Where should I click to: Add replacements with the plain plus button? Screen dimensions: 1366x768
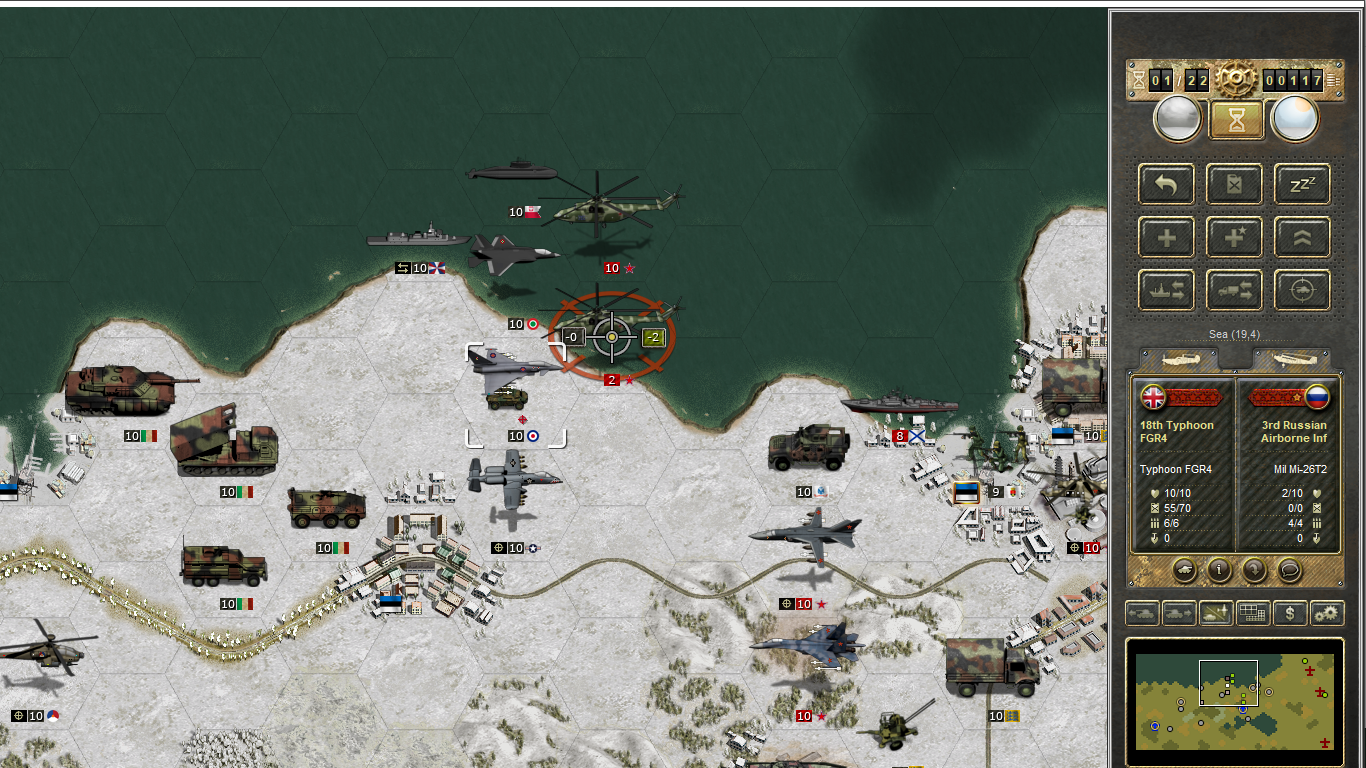click(1166, 238)
